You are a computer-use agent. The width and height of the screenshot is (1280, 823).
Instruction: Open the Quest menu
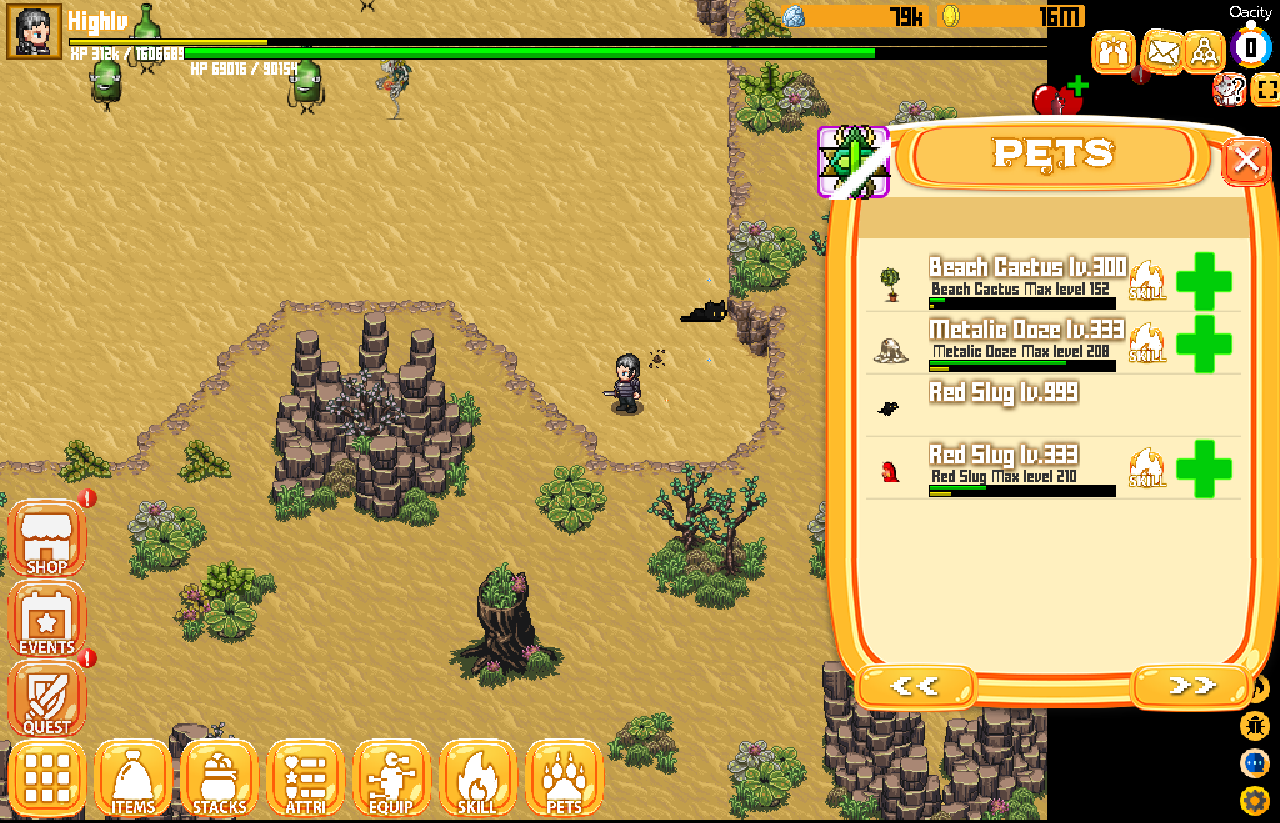[46, 702]
